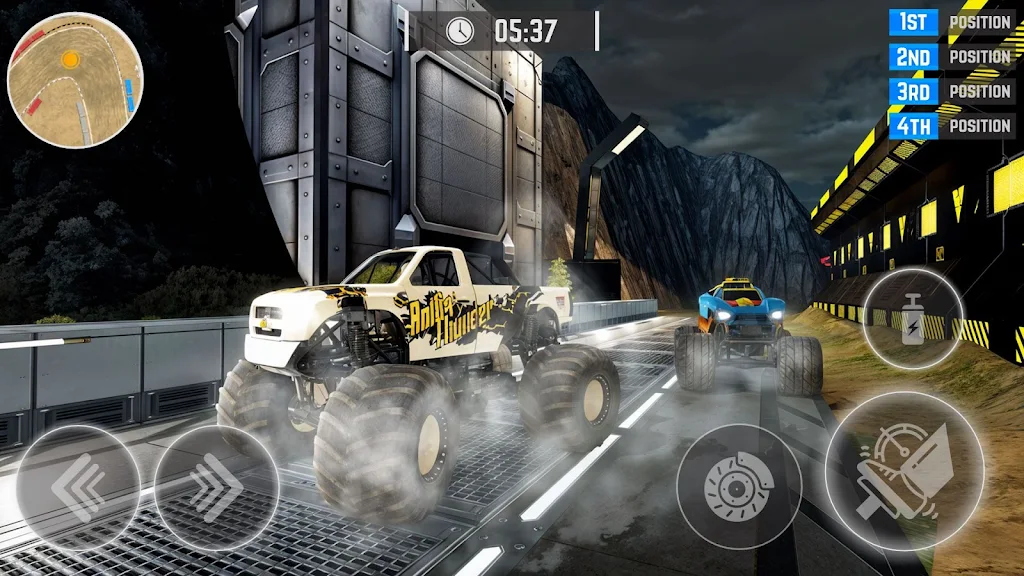Open the circular track minimap

pos(75,80)
